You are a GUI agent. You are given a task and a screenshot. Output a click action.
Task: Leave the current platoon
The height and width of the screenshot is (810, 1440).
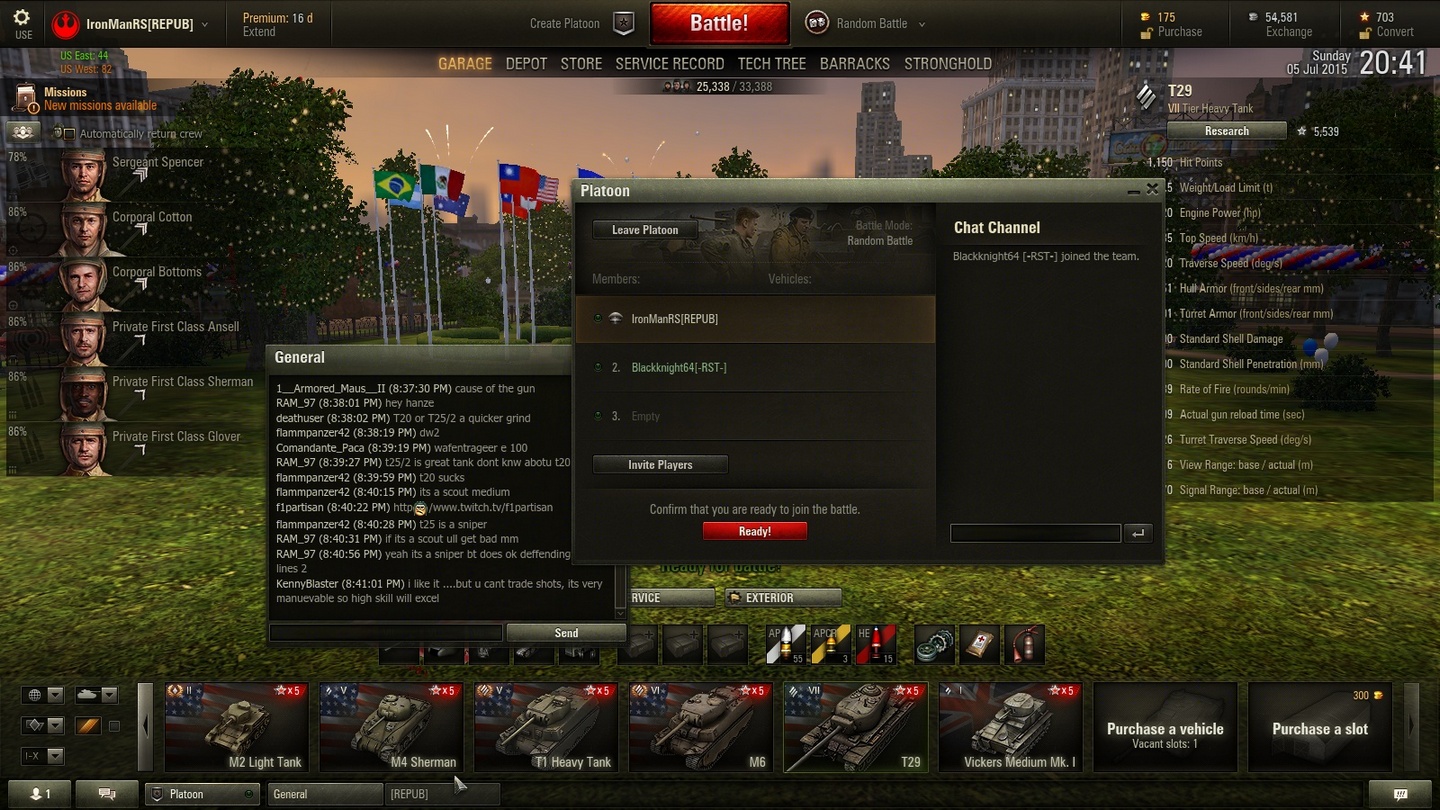(x=645, y=230)
